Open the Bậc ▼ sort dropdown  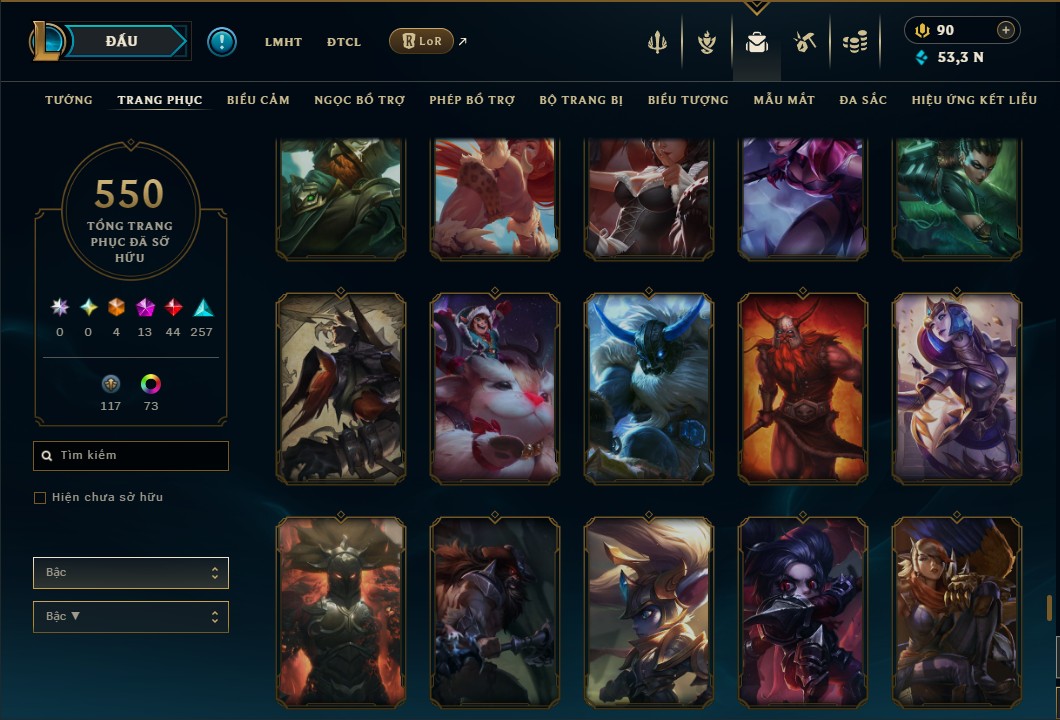pyautogui.click(x=131, y=616)
